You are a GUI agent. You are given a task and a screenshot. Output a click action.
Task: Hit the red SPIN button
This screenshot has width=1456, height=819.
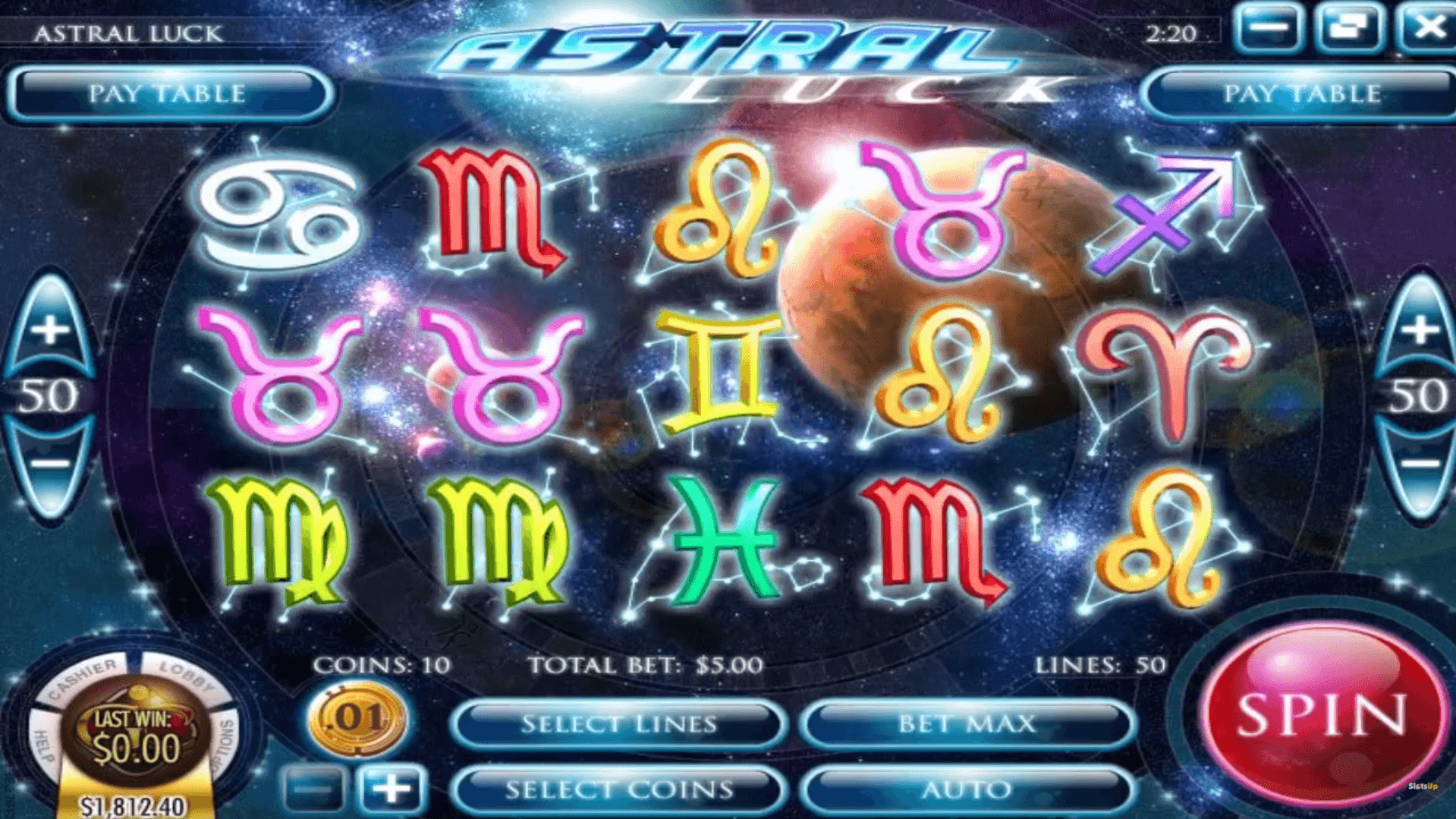click(1321, 714)
